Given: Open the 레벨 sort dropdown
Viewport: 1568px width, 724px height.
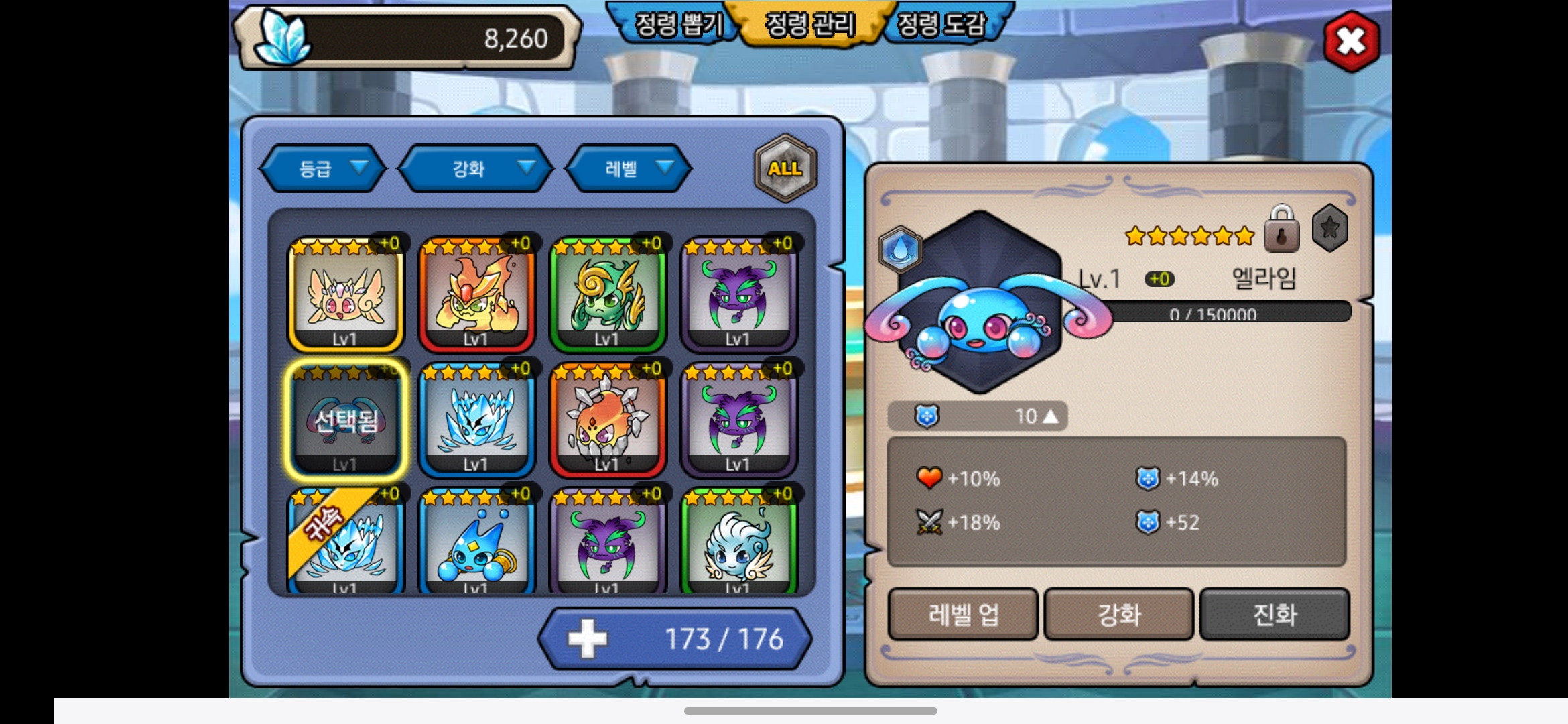Looking at the screenshot, I should click(629, 168).
